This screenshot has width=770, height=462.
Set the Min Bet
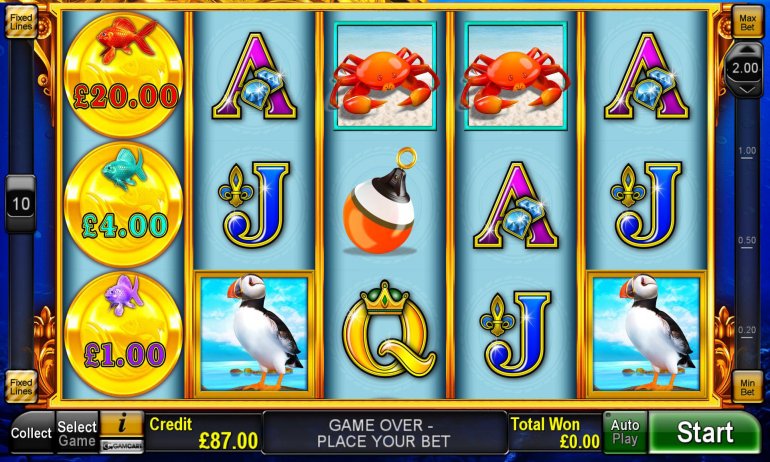746,387
